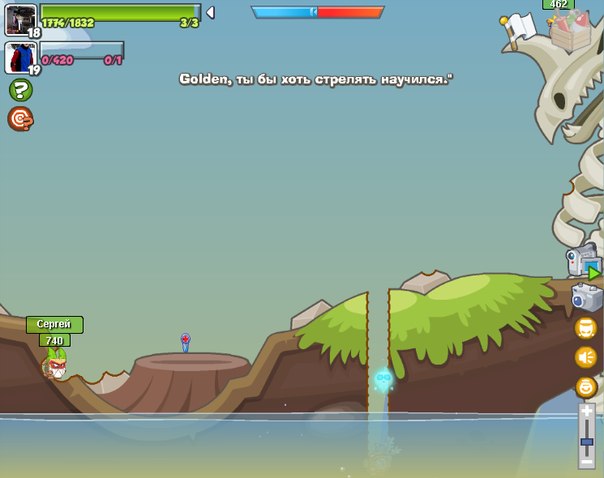Click the orange face icon button above the speaker
Viewport: 604px width, 478px height.
(585, 328)
